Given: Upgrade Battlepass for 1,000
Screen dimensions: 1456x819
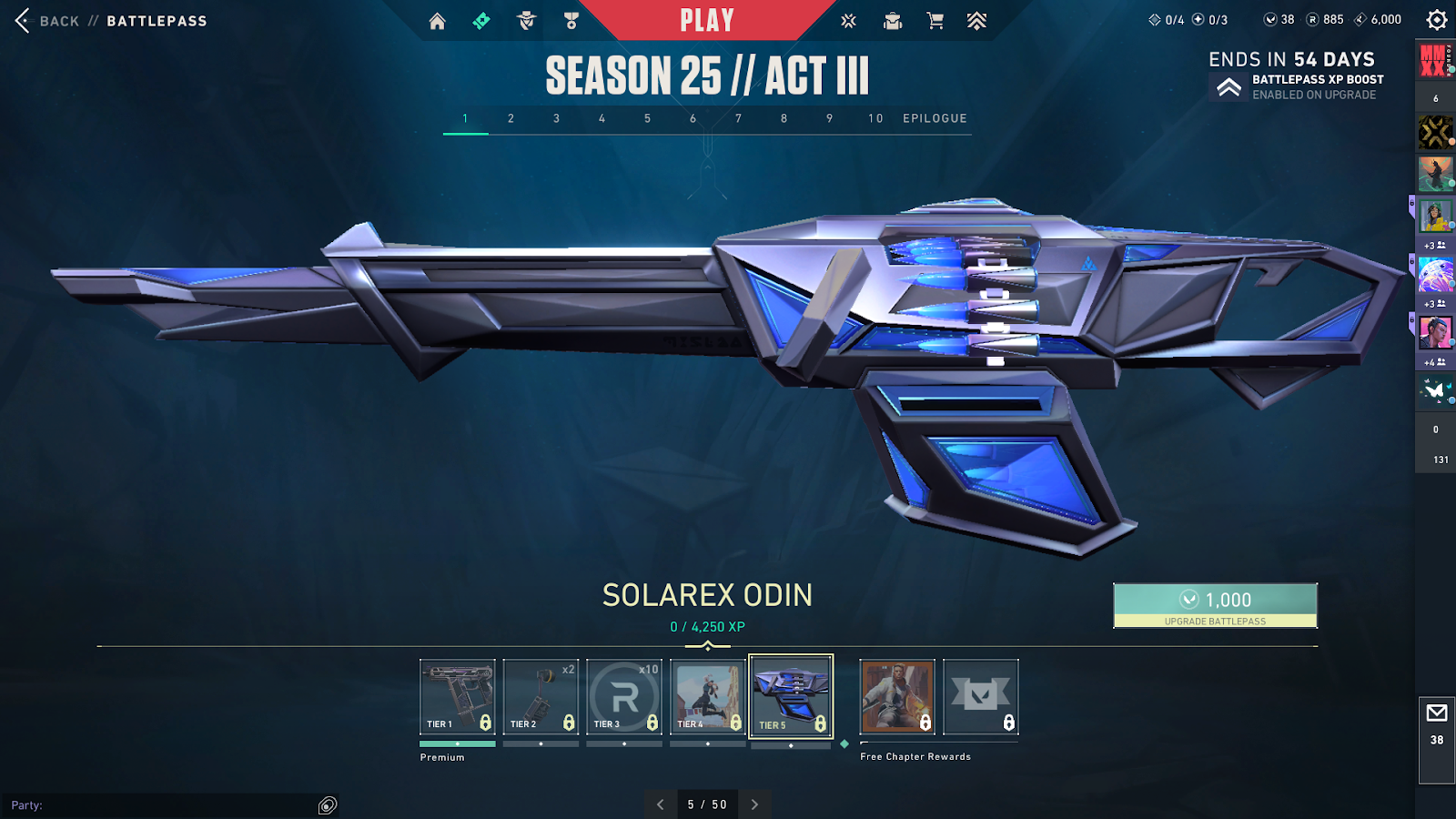Looking at the screenshot, I should tap(1215, 605).
